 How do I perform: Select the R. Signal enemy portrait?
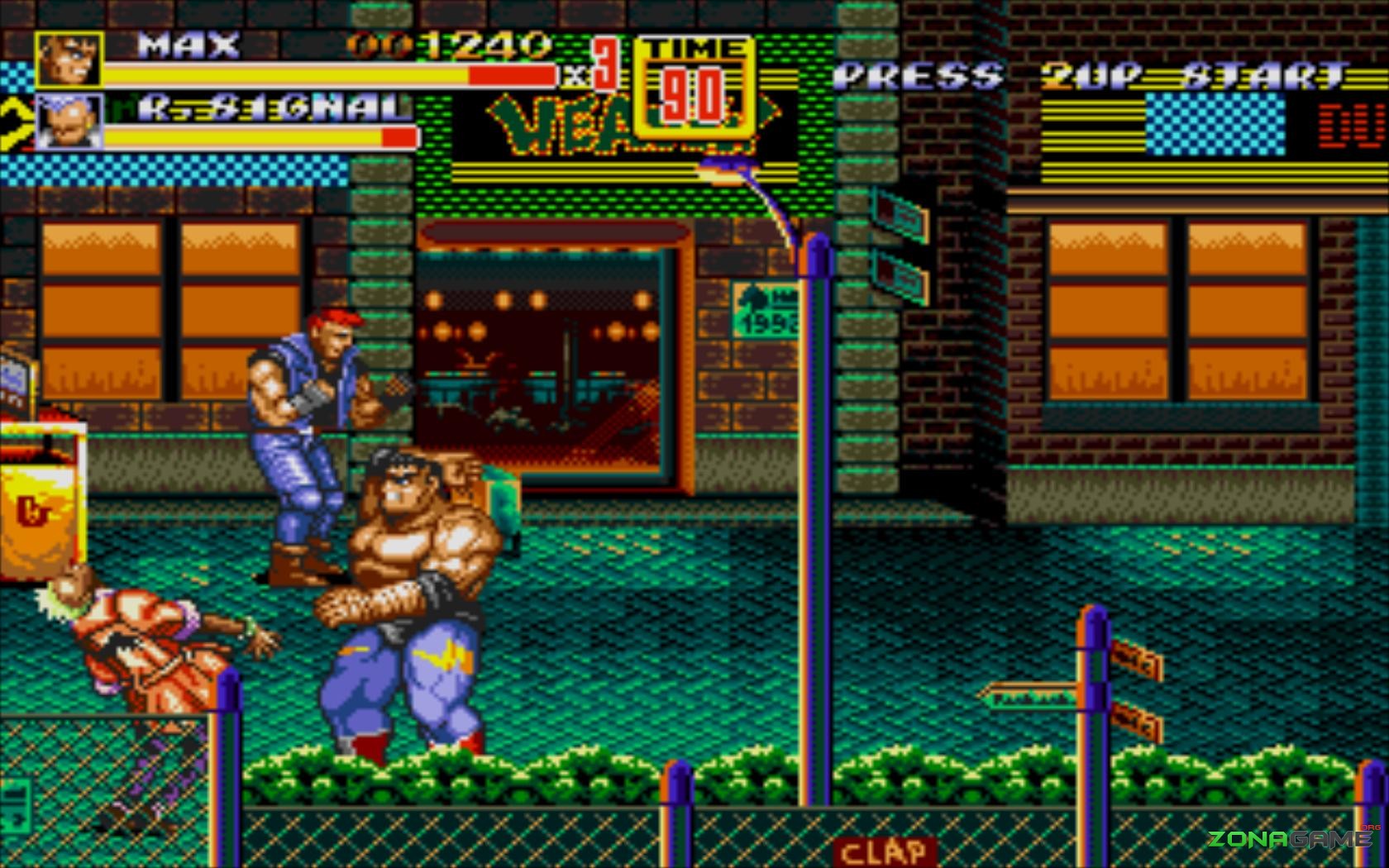[x=69, y=122]
